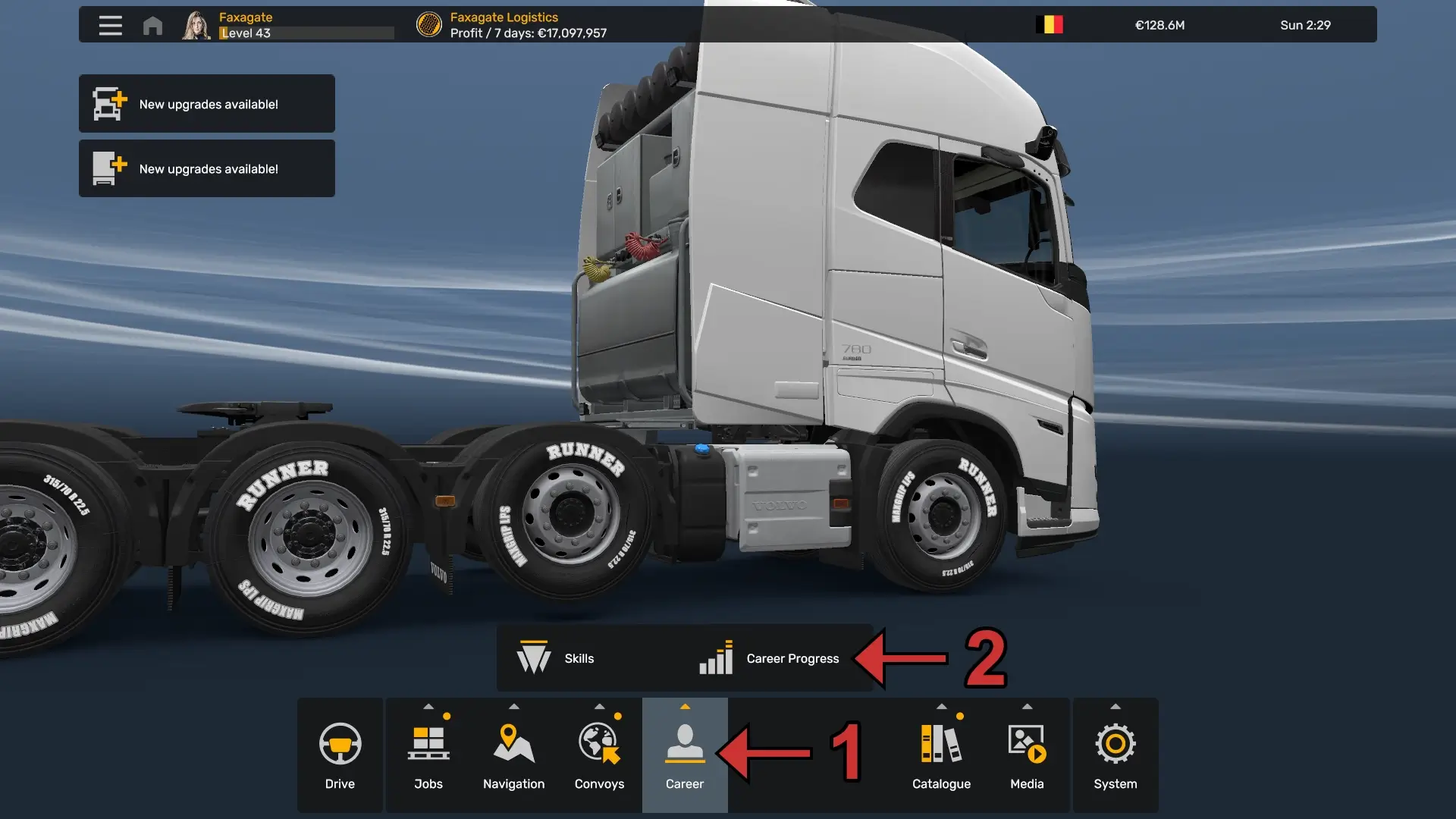Open Career Progress
The height and width of the screenshot is (819, 1456).
point(770,658)
